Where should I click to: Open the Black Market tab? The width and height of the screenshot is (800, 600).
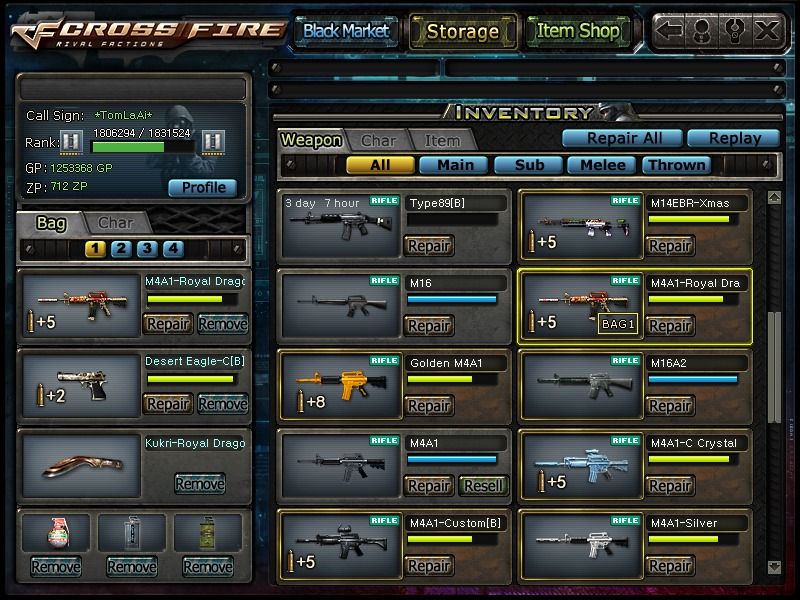tap(346, 31)
